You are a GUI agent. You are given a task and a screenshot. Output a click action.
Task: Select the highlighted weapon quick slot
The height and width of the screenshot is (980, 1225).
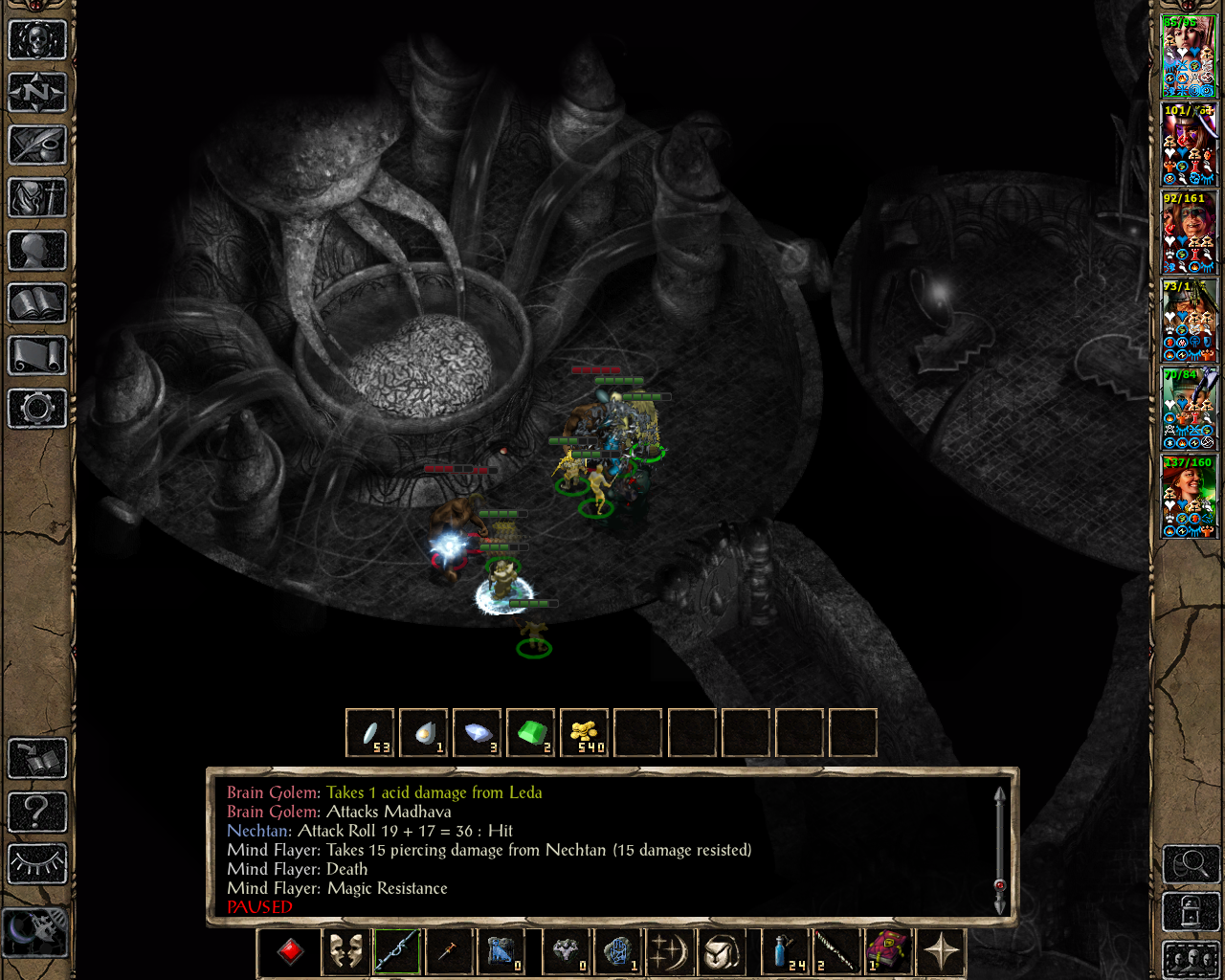click(x=396, y=951)
